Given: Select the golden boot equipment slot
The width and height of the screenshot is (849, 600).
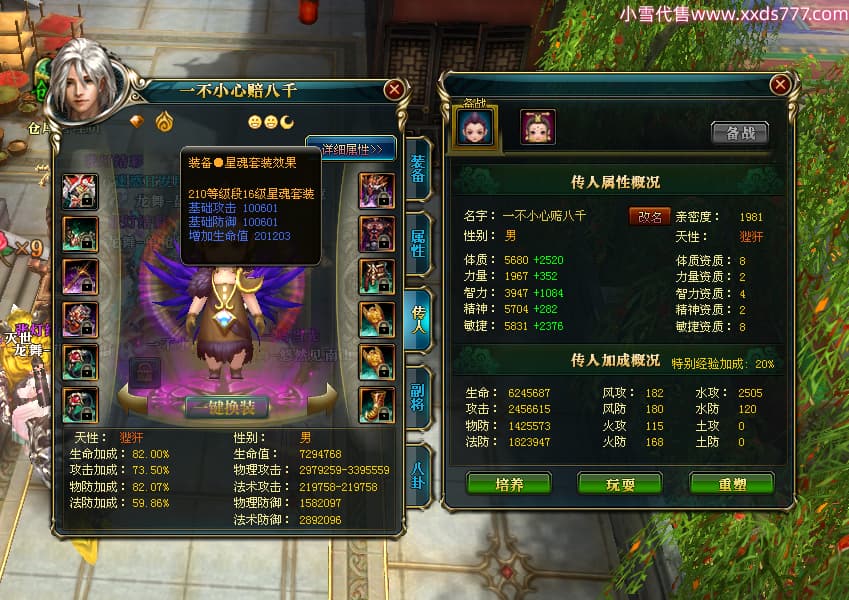Looking at the screenshot, I should click(377, 404).
